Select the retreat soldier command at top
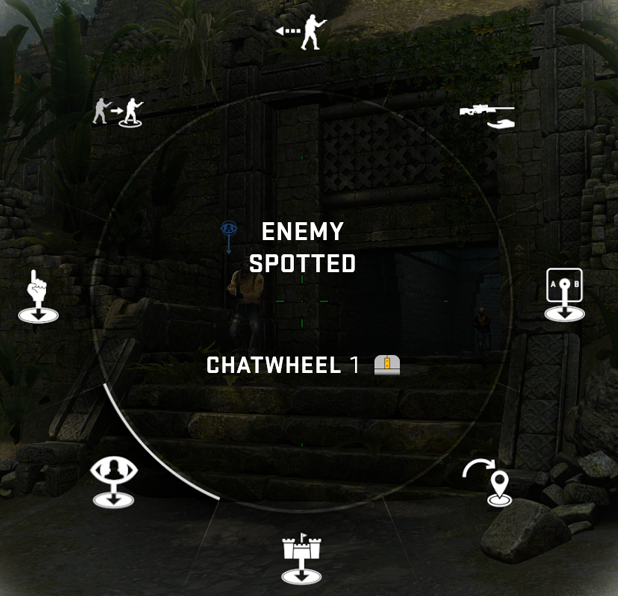This screenshot has width=618, height=596. (303, 32)
